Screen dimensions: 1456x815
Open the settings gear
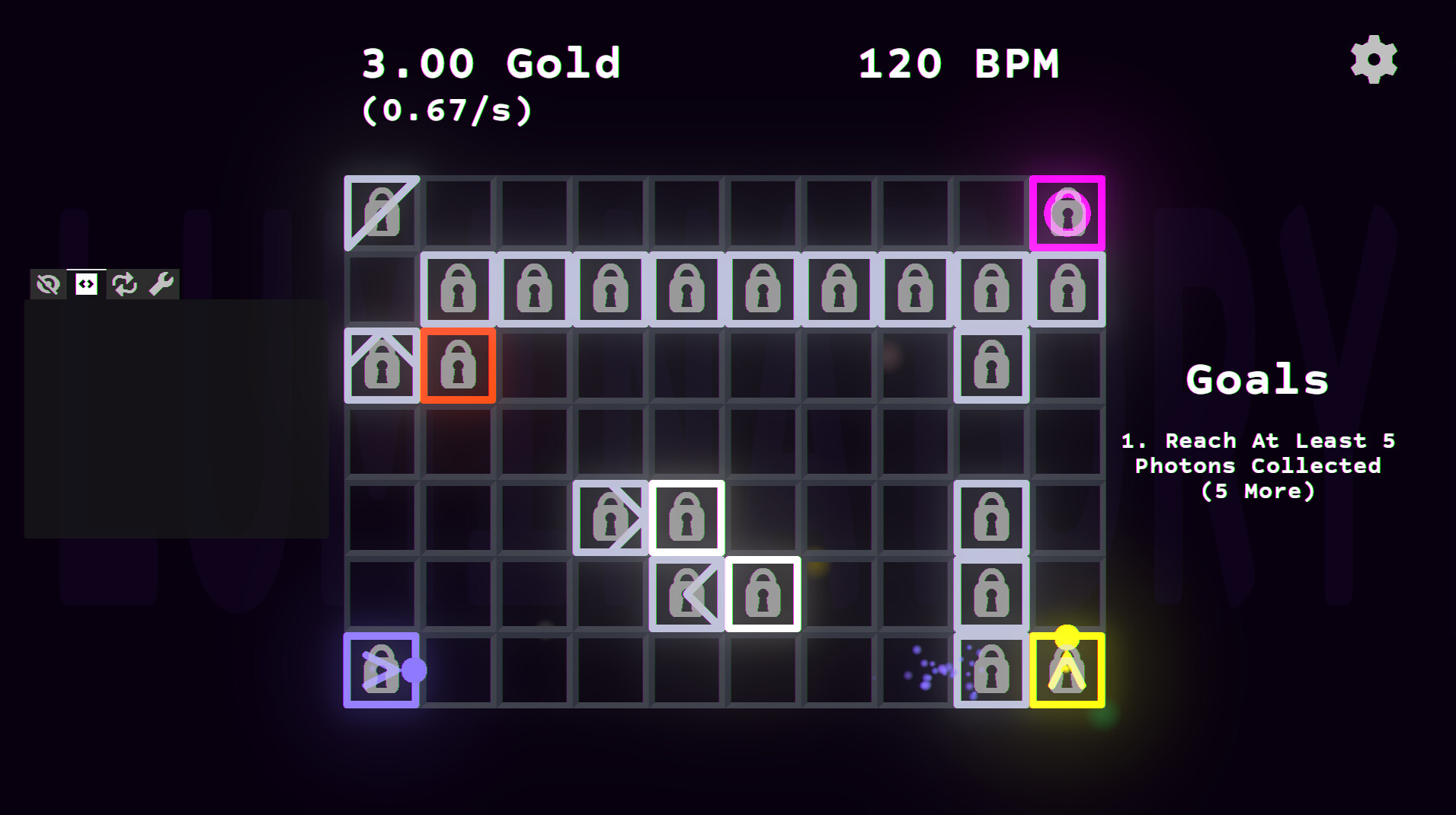(x=1373, y=59)
